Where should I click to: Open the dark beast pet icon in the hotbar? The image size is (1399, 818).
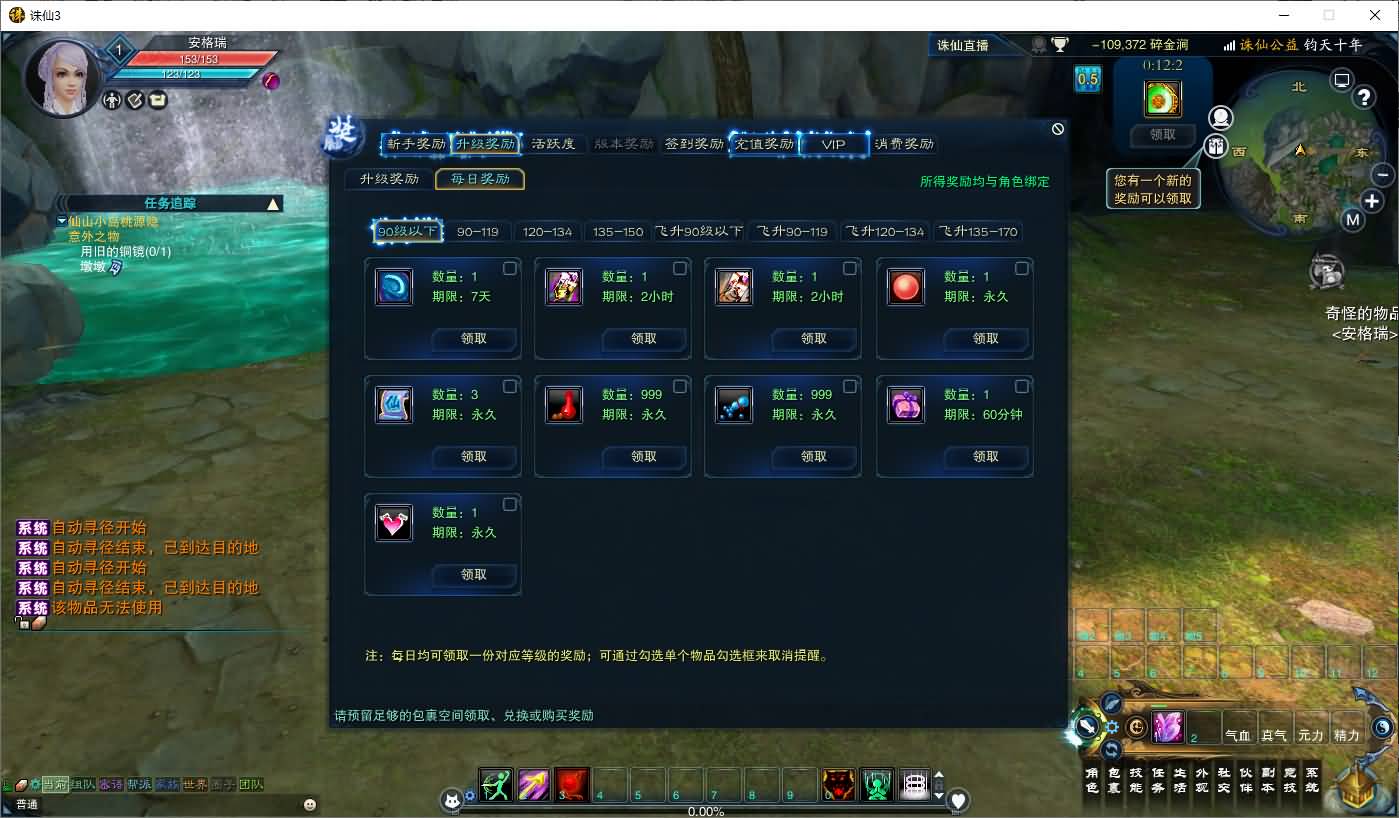point(838,785)
